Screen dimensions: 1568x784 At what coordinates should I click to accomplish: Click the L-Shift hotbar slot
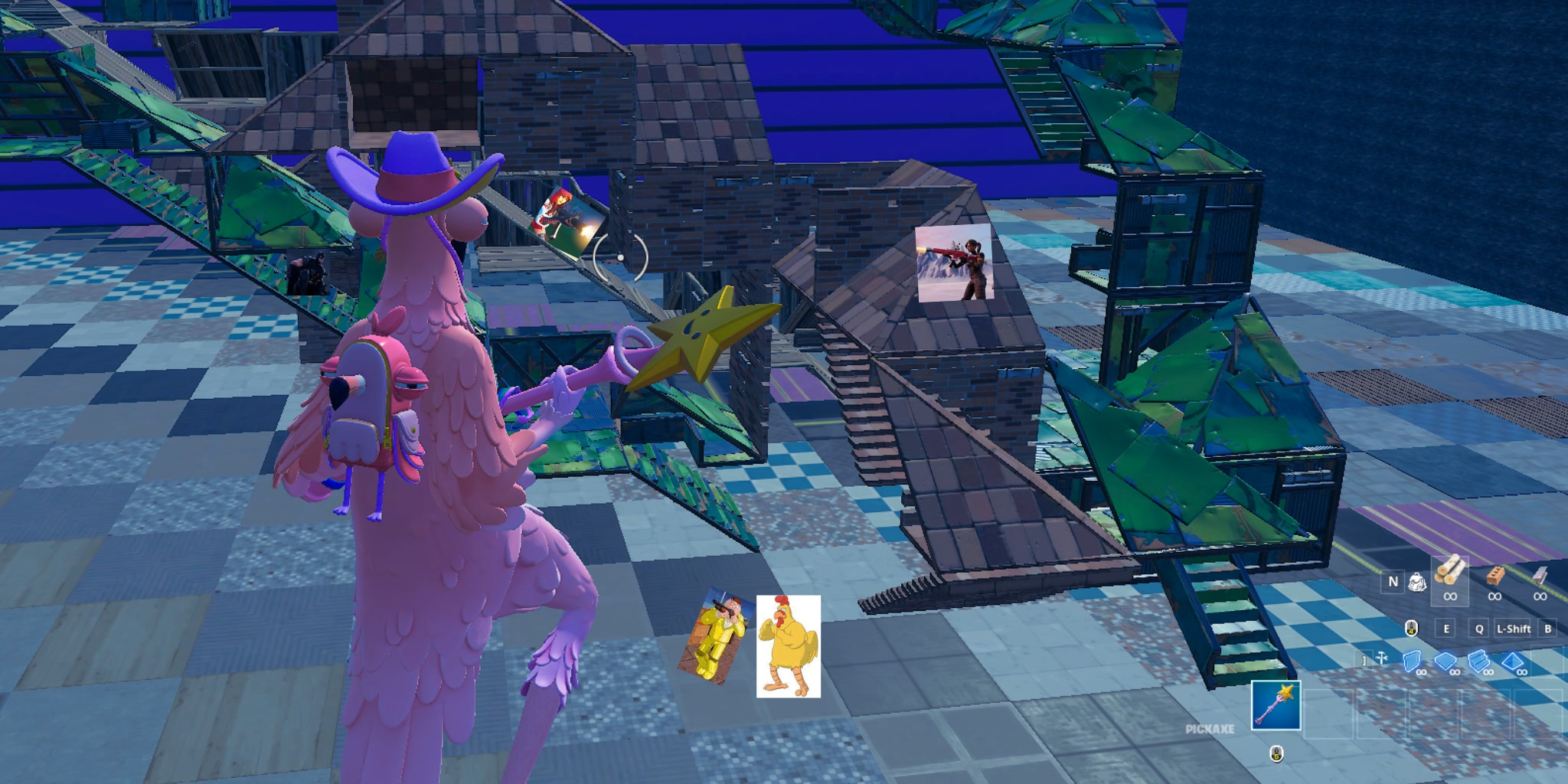[1514, 629]
